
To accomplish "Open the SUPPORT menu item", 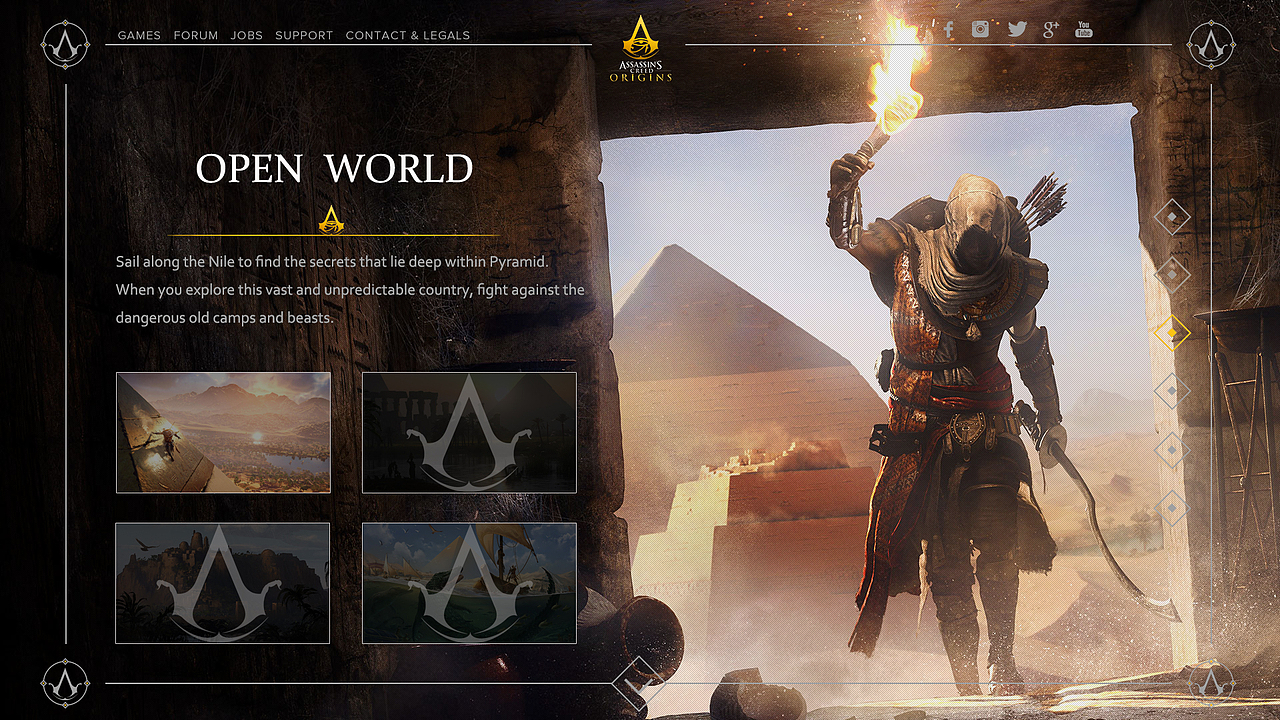I will coord(304,35).
